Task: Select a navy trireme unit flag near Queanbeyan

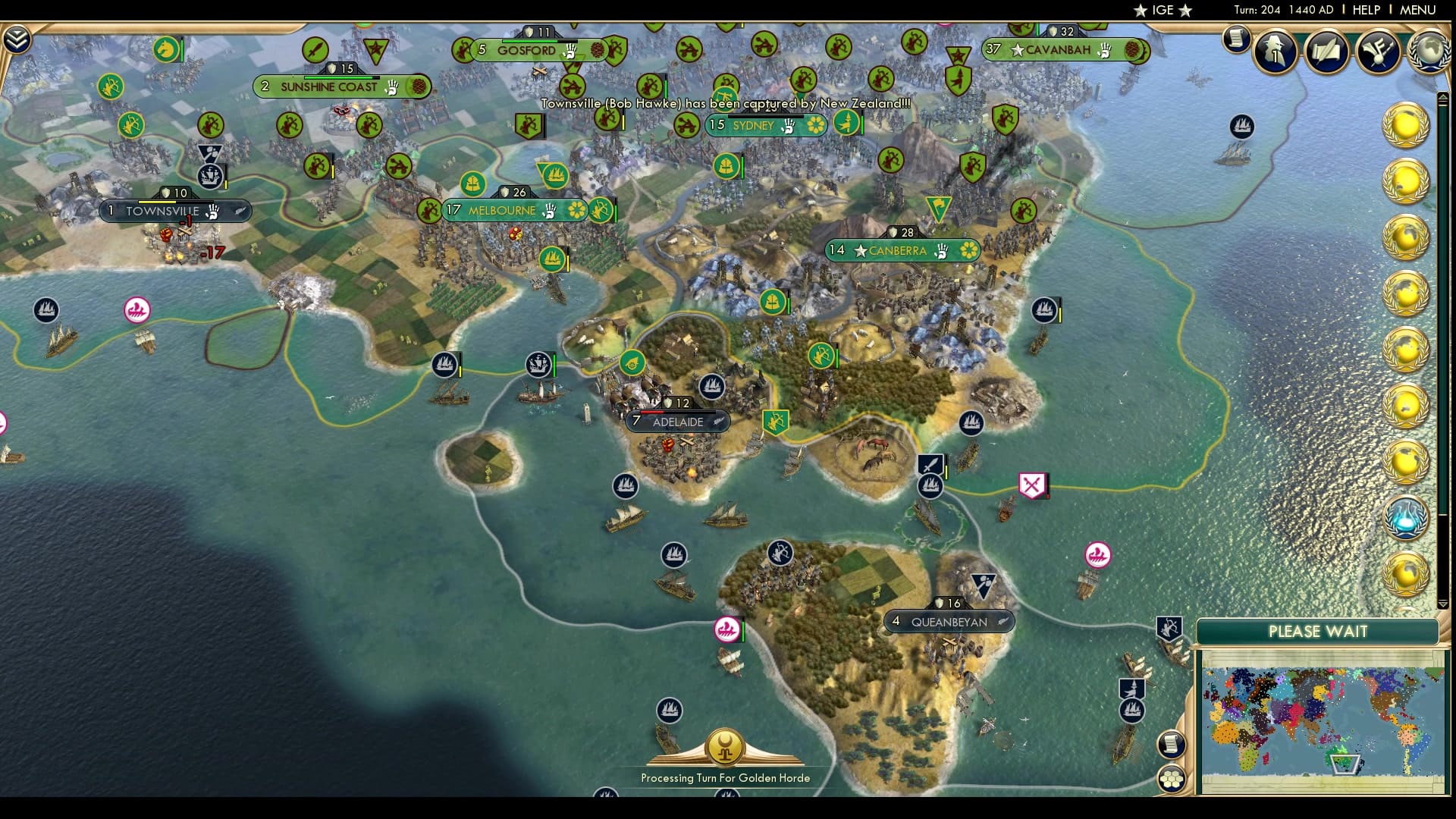Action: coord(1131,711)
